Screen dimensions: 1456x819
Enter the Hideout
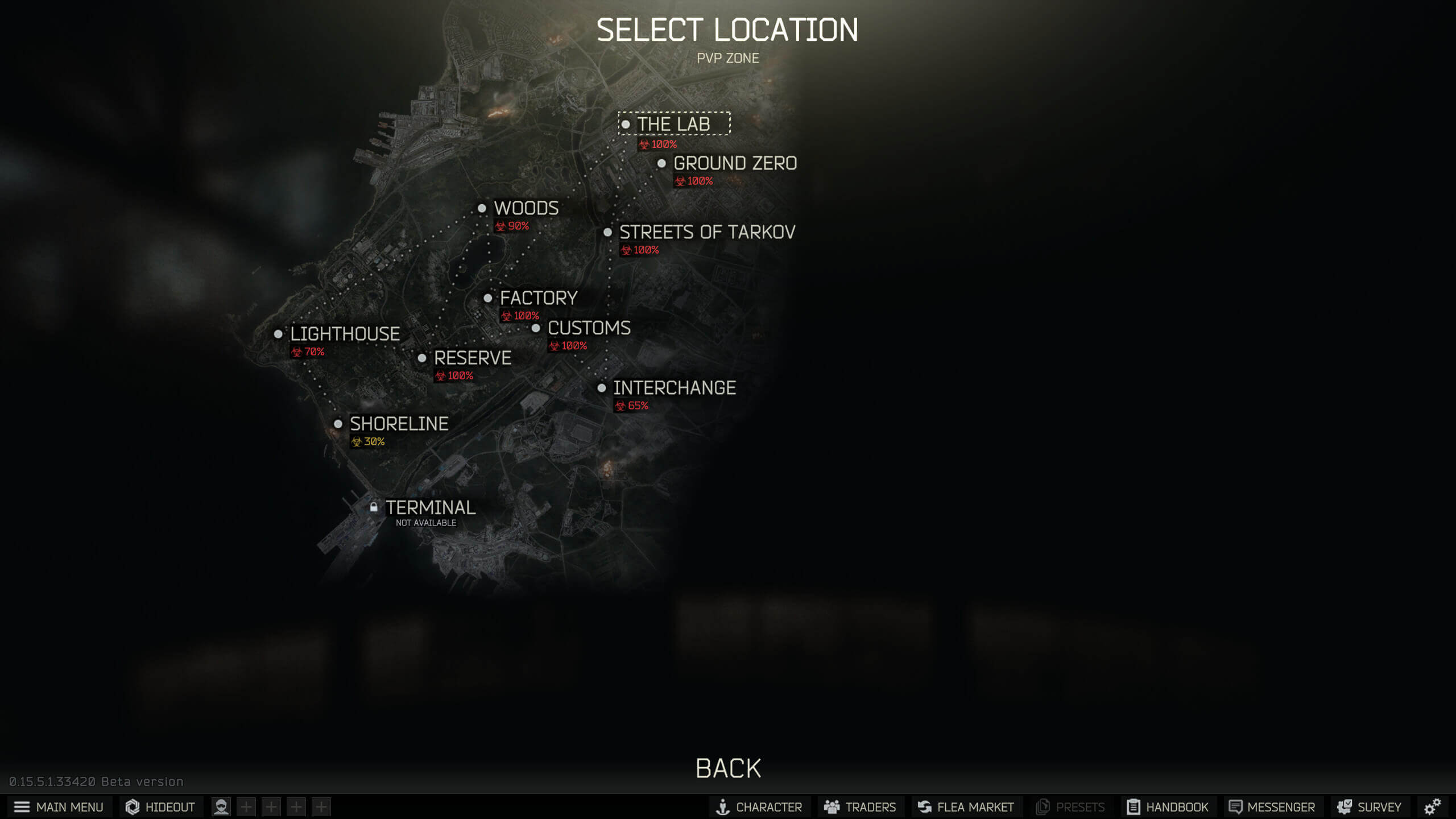click(161, 807)
